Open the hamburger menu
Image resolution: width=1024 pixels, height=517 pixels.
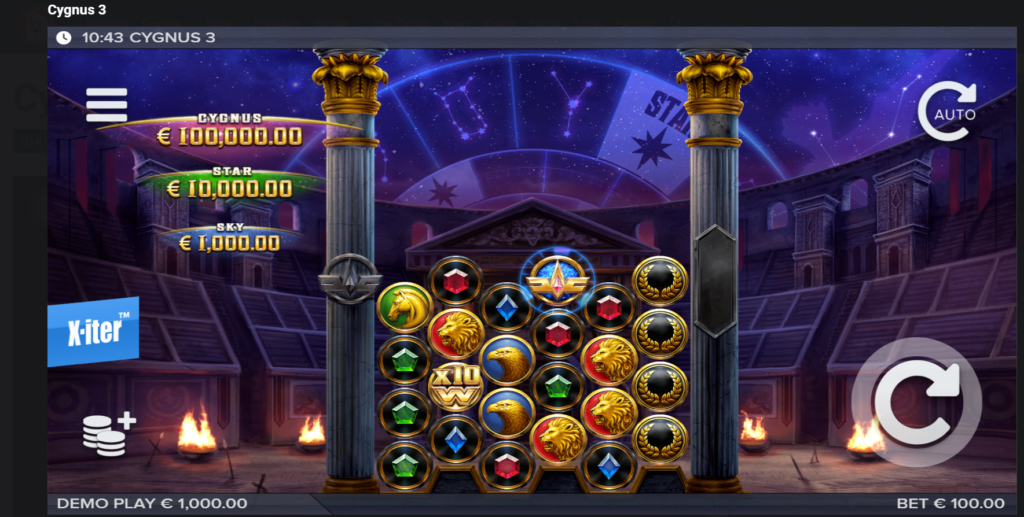tap(107, 105)
